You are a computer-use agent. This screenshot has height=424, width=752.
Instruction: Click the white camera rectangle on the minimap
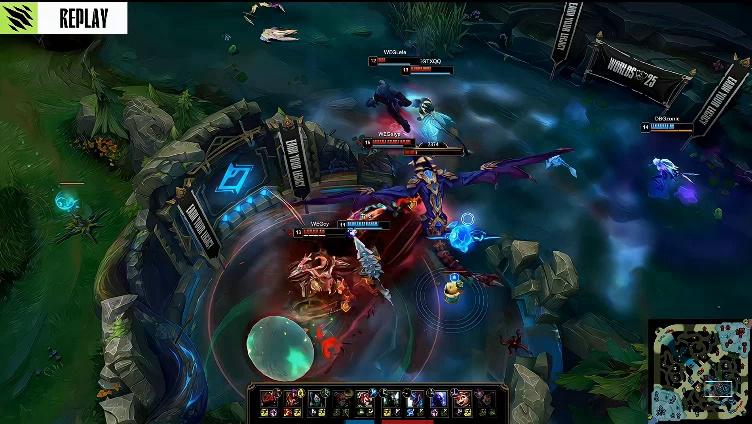pos(718,388)
